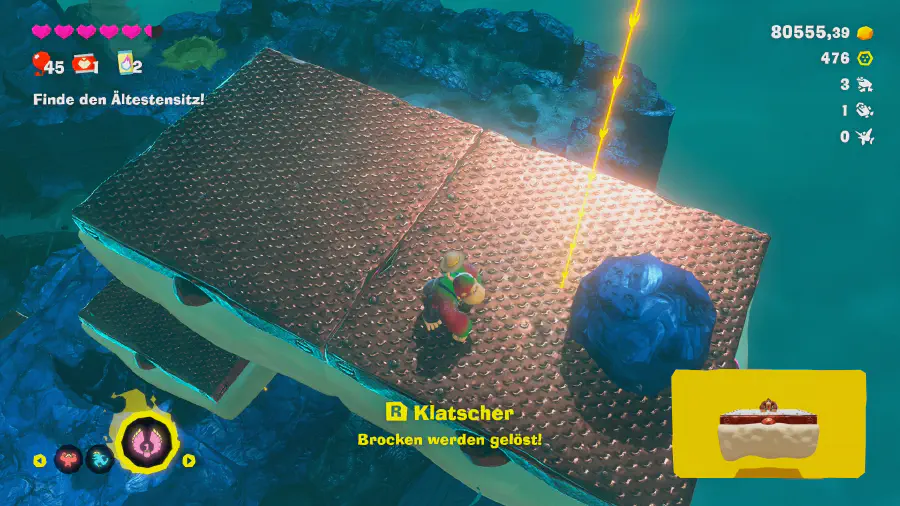Screen dimensions: 900x506
Task: Click the yellow hexagonal banandium chip icon
Action: tap(866, 59)
